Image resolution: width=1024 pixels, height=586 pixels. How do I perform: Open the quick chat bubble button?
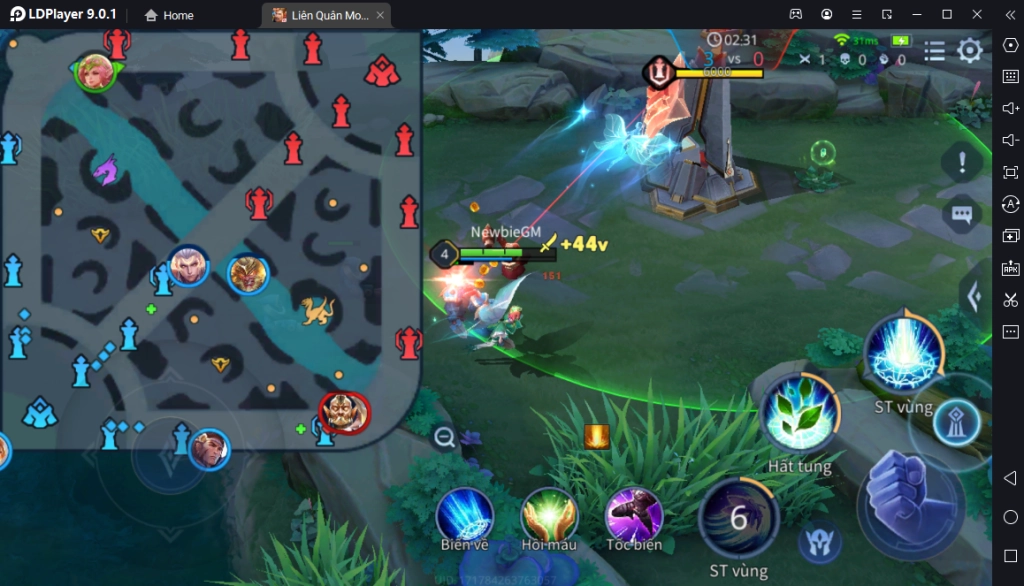tap(962, 214)
